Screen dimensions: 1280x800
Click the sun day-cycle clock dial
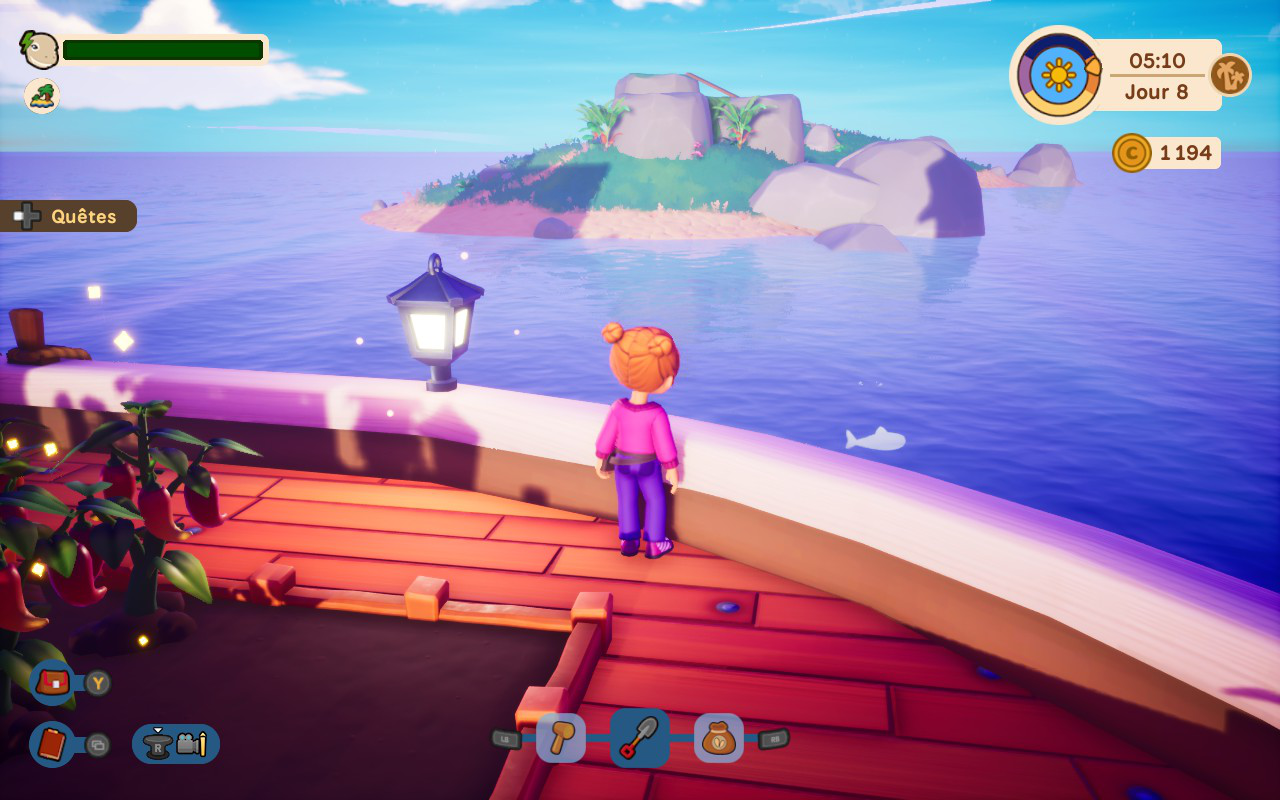coord(1058,75)
